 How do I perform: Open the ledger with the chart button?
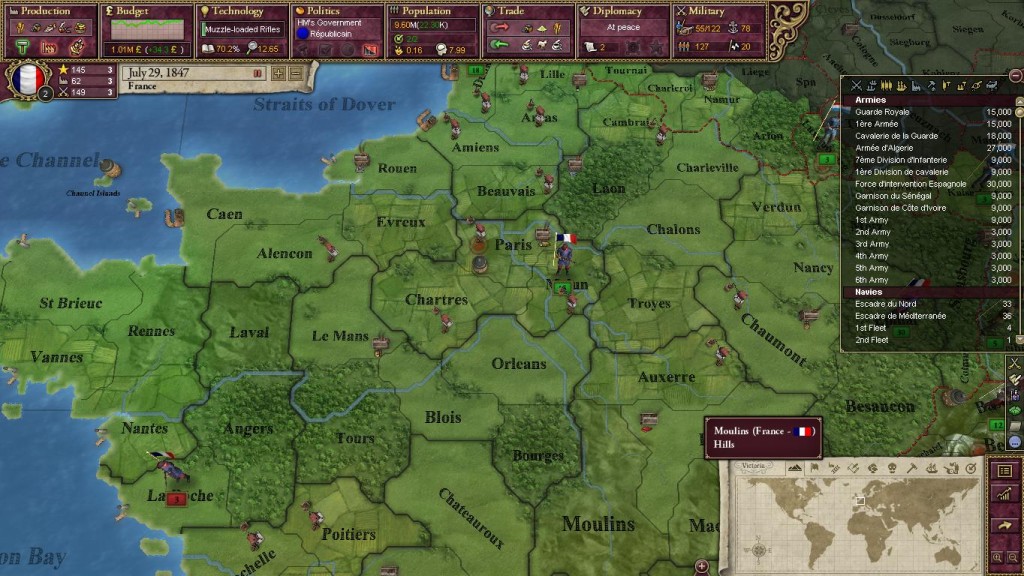coord(1005,496)
